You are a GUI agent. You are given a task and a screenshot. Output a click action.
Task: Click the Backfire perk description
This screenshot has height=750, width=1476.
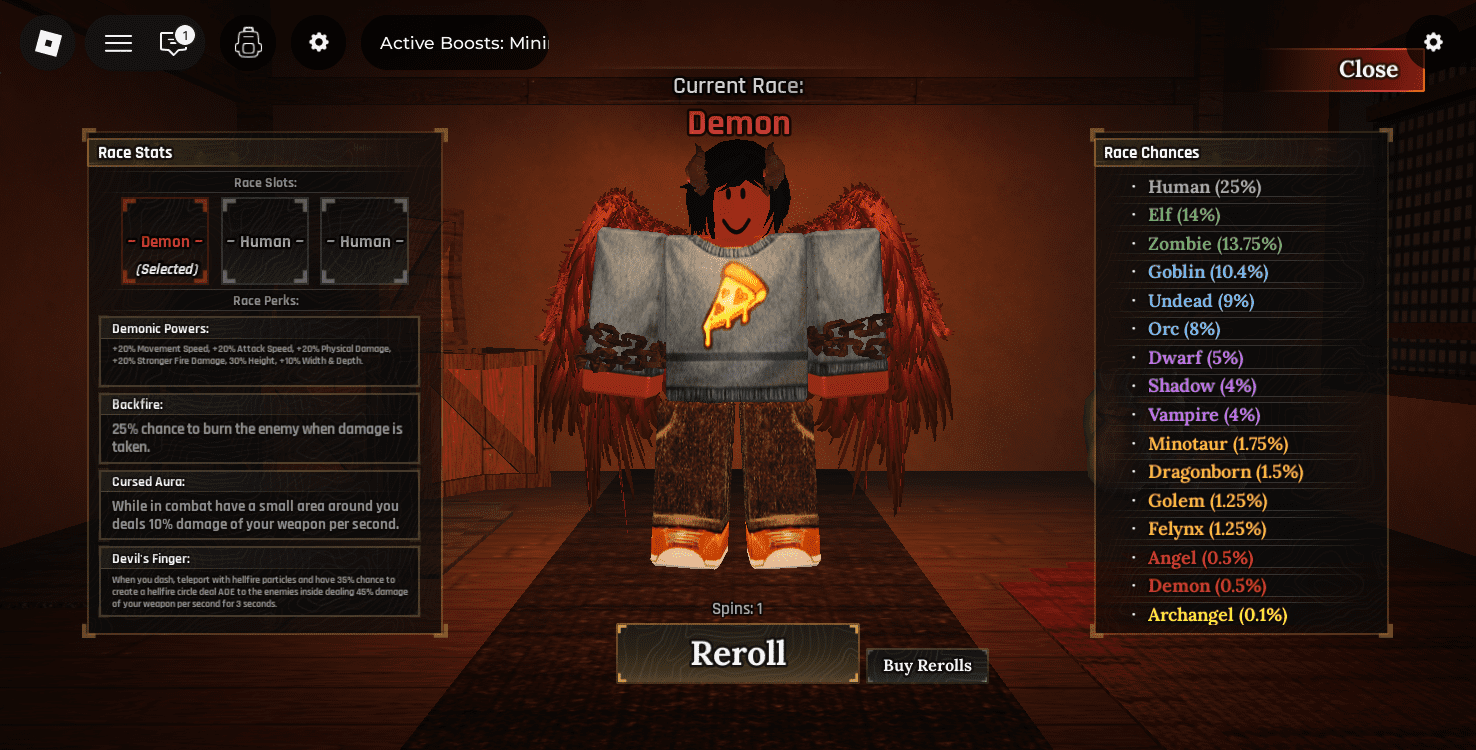[259, 428]
